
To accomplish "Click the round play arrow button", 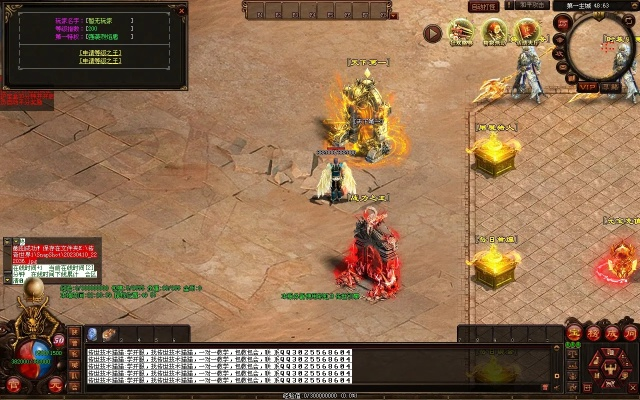I will (x=432, y=33).
